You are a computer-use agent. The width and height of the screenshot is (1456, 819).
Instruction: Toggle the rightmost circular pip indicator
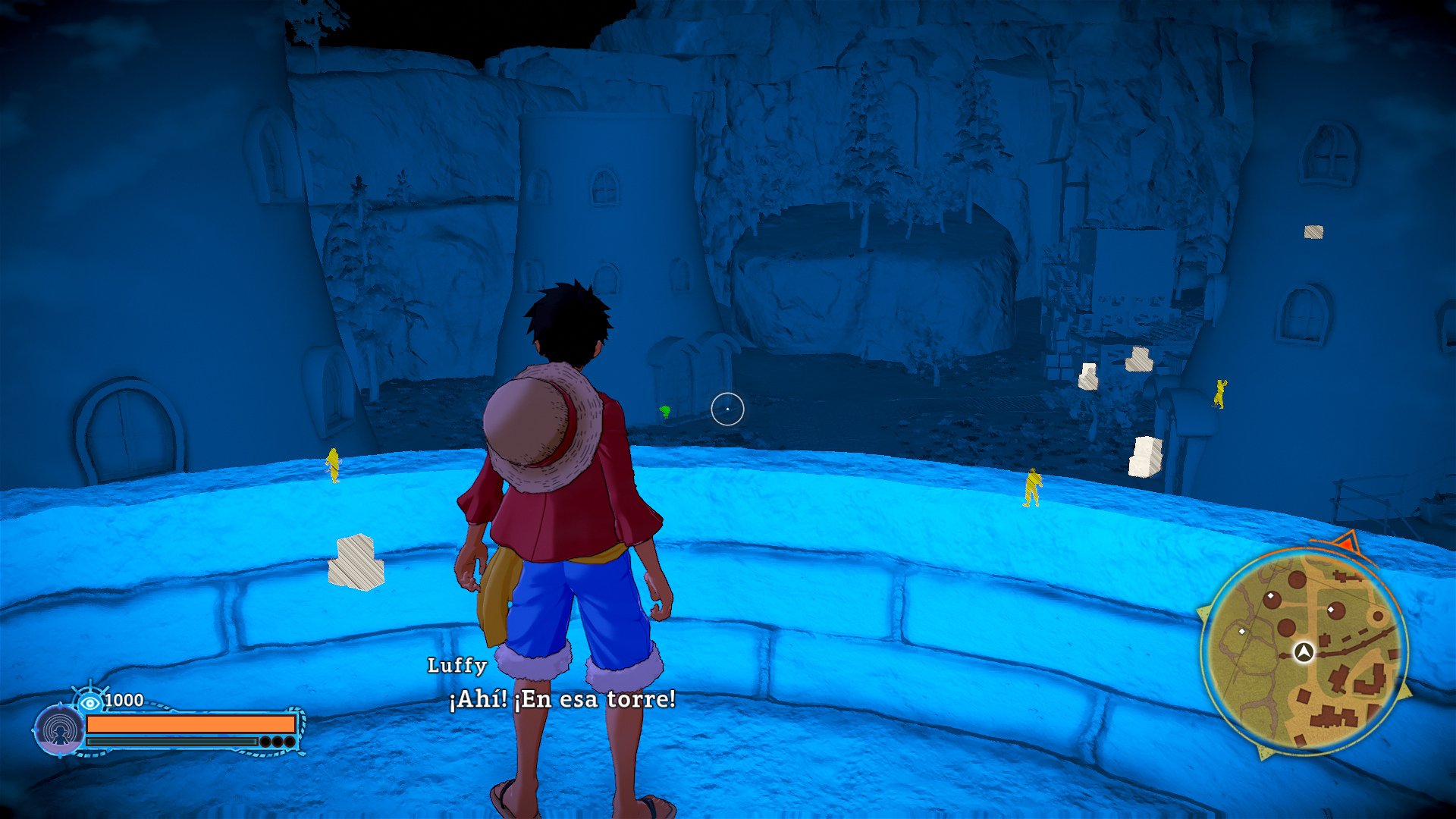pos(288,742)
